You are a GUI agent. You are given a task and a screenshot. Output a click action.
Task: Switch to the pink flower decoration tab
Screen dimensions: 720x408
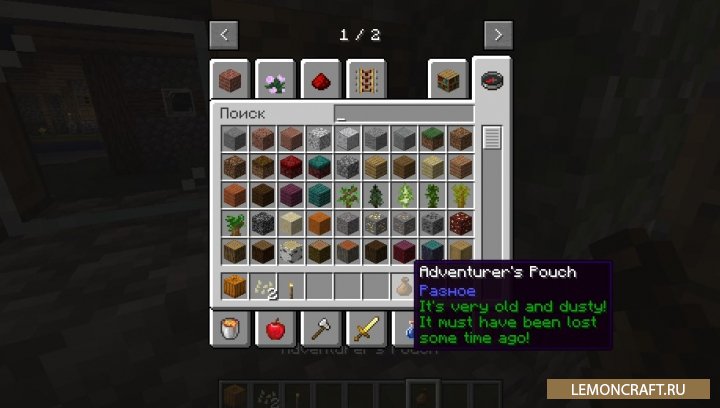(x=274, y=80)
